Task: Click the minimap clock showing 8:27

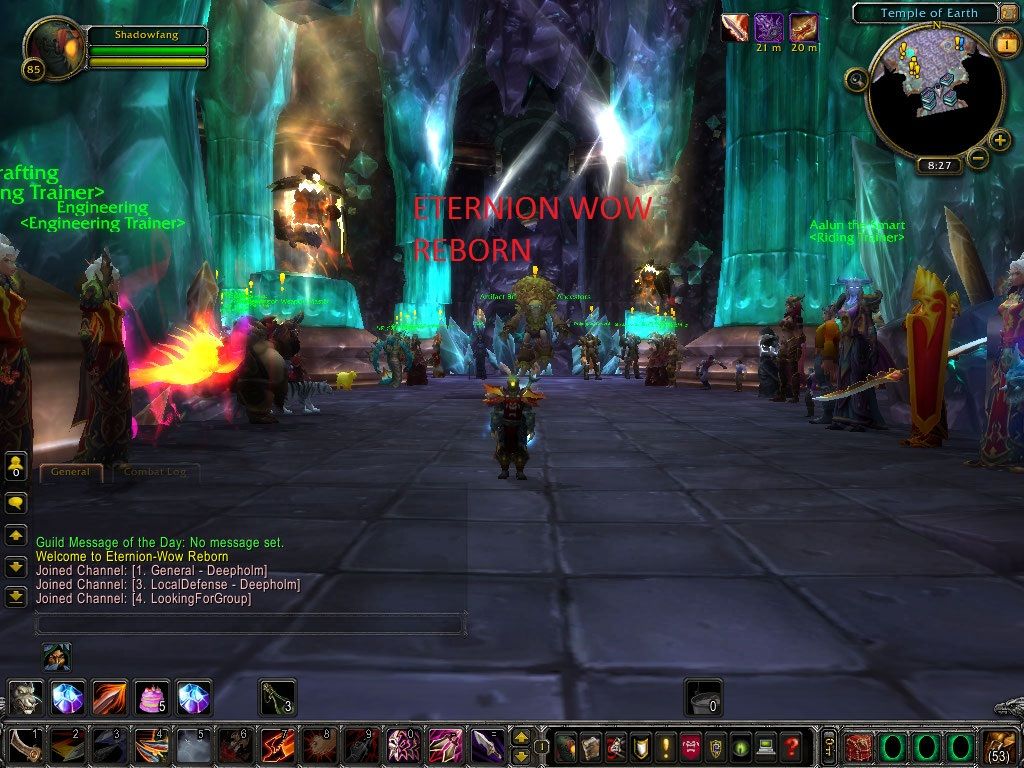Action: coord(939,165)
